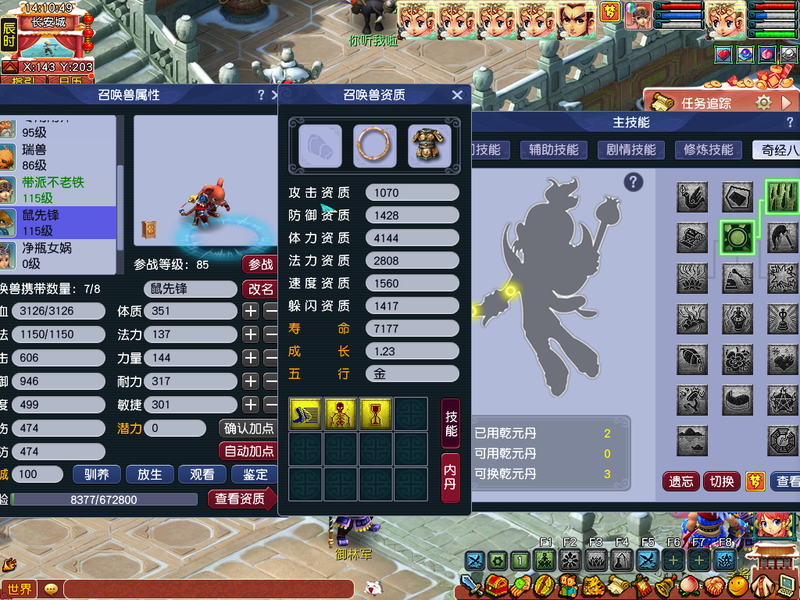Screen dimensions: 800x600
Task: Confirm stat points with 确认加点
Action: [x=248, y=428]
